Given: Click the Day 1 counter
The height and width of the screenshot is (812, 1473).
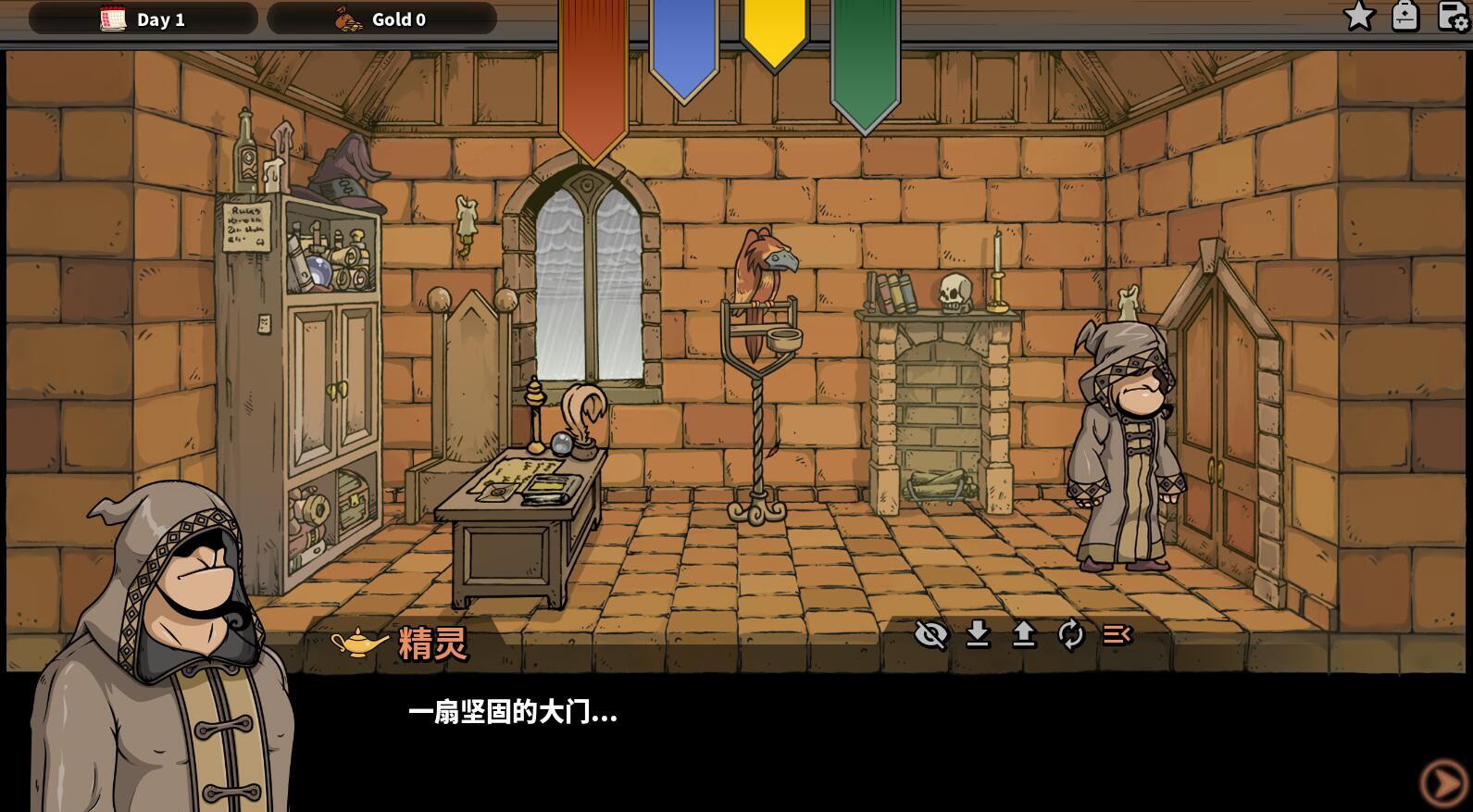Looking at the screenshot, I should click(160, 19).
